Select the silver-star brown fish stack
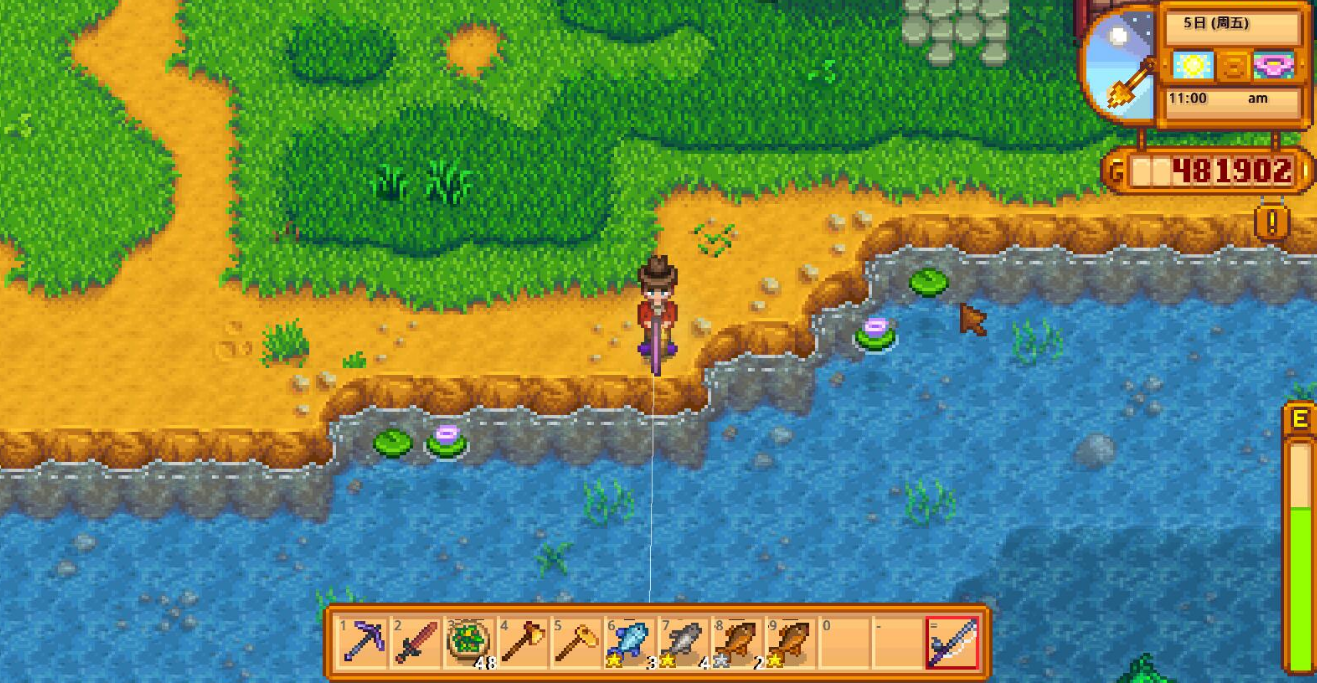The height and width of the screenshot is (683, 1317). point(738,641)
